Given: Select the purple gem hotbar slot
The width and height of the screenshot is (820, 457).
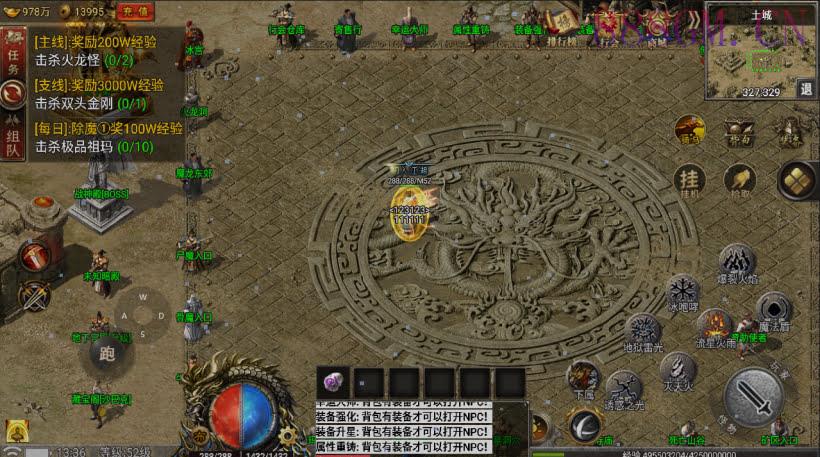Looking at the screenshot, I should [333, 382].
